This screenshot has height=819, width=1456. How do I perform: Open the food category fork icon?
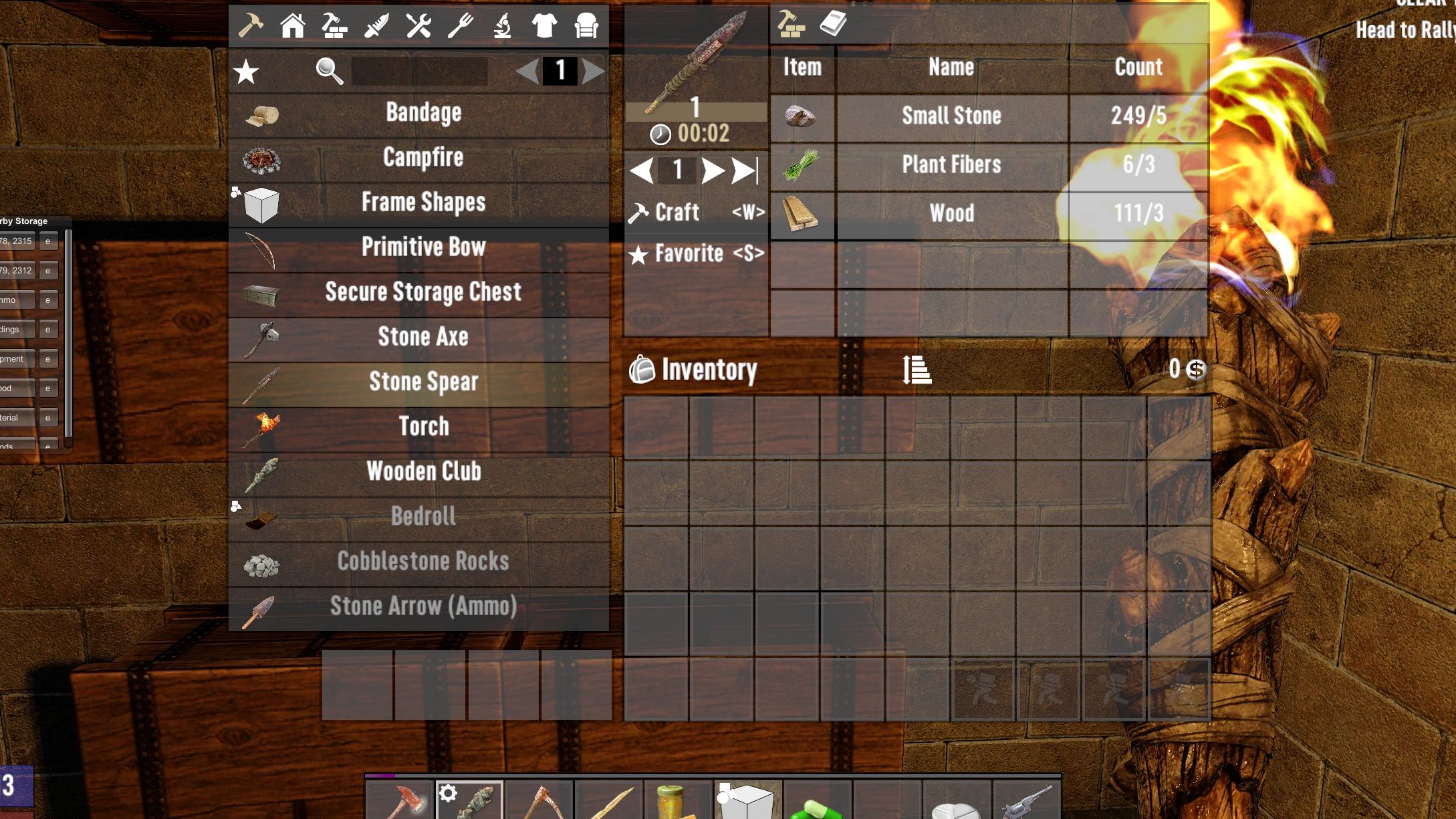[x=459, y=25]
